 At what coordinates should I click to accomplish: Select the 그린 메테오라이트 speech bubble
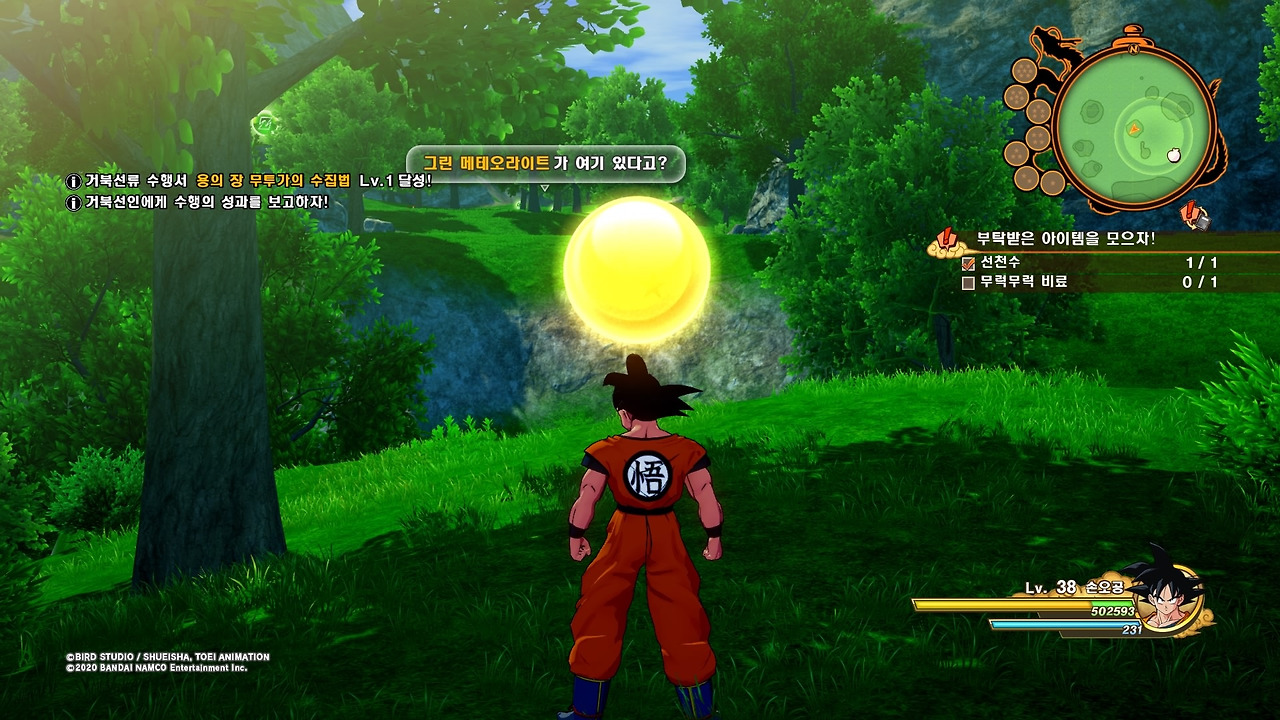click(x=545, y=164)
